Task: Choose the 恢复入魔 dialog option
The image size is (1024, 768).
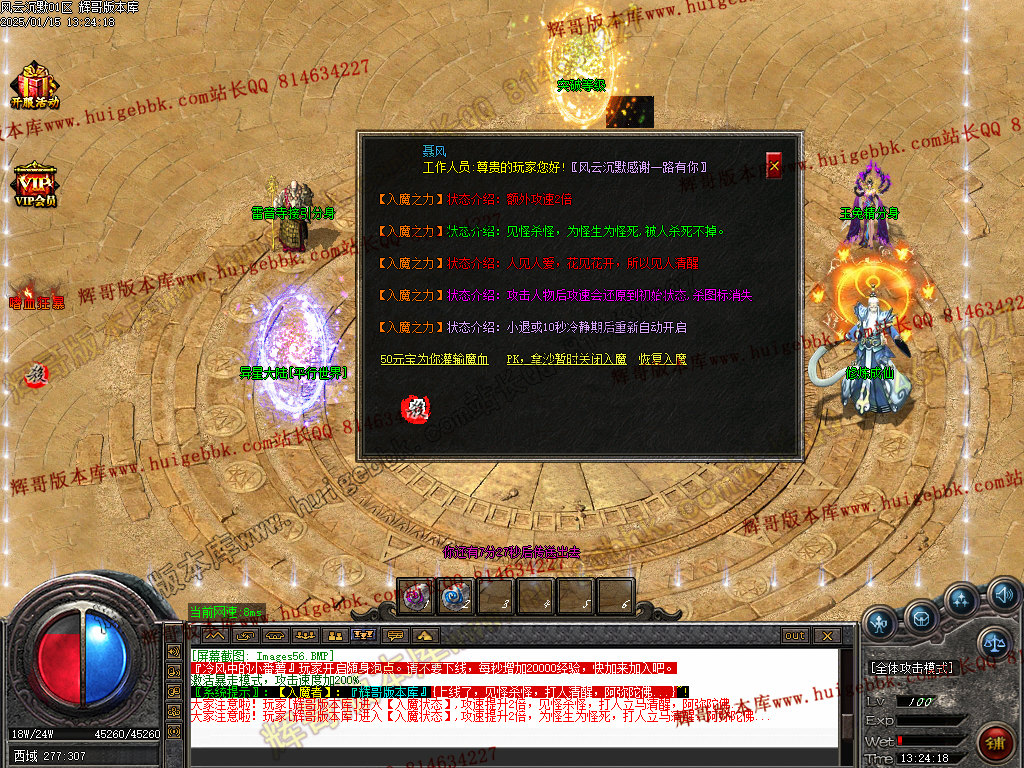Action: pos(663,359)
